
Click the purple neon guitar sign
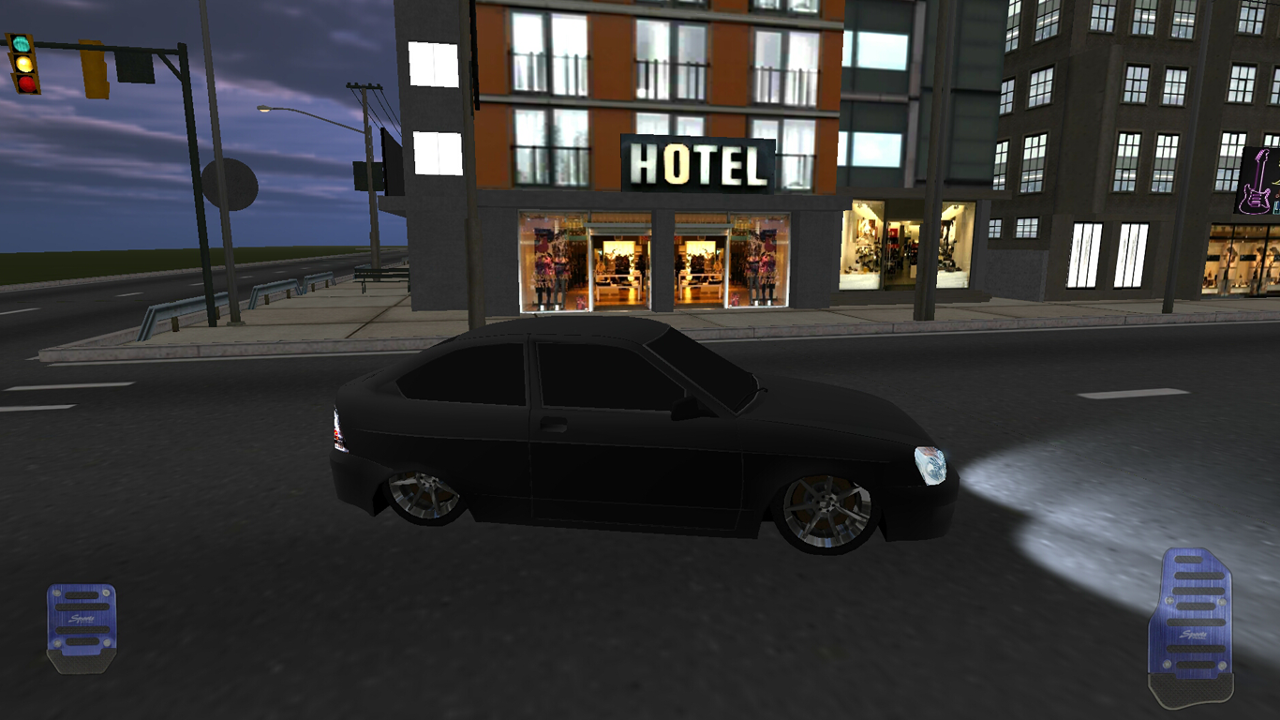pyautogui.click(x=1258, y=183)
